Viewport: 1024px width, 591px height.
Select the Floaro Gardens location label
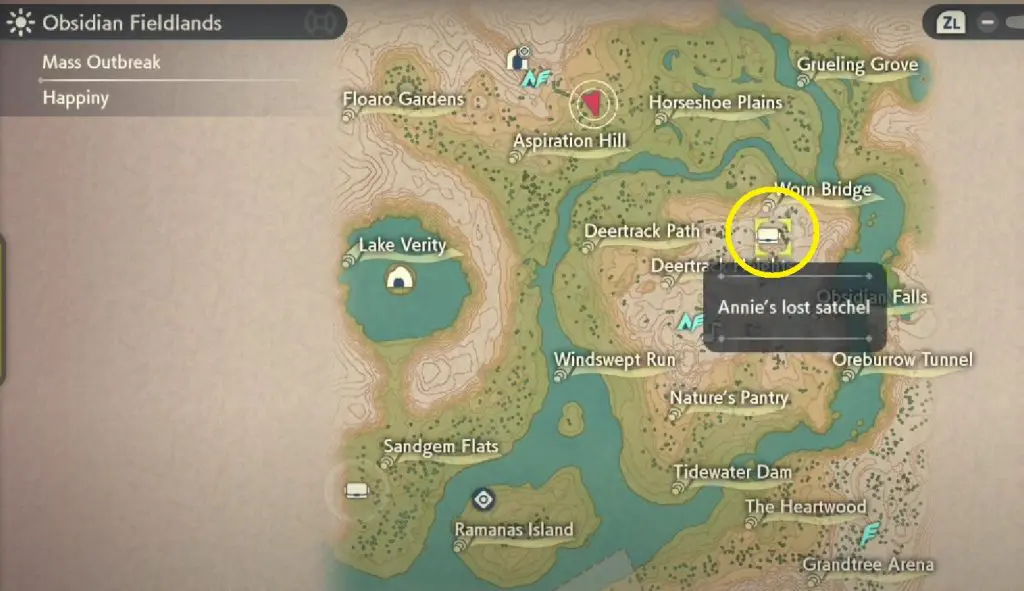pos(404,99)
